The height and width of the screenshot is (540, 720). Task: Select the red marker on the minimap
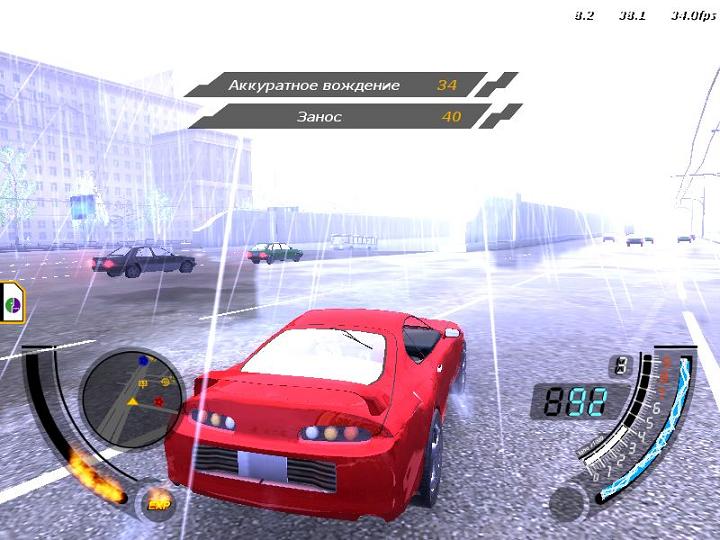[159, 402]
